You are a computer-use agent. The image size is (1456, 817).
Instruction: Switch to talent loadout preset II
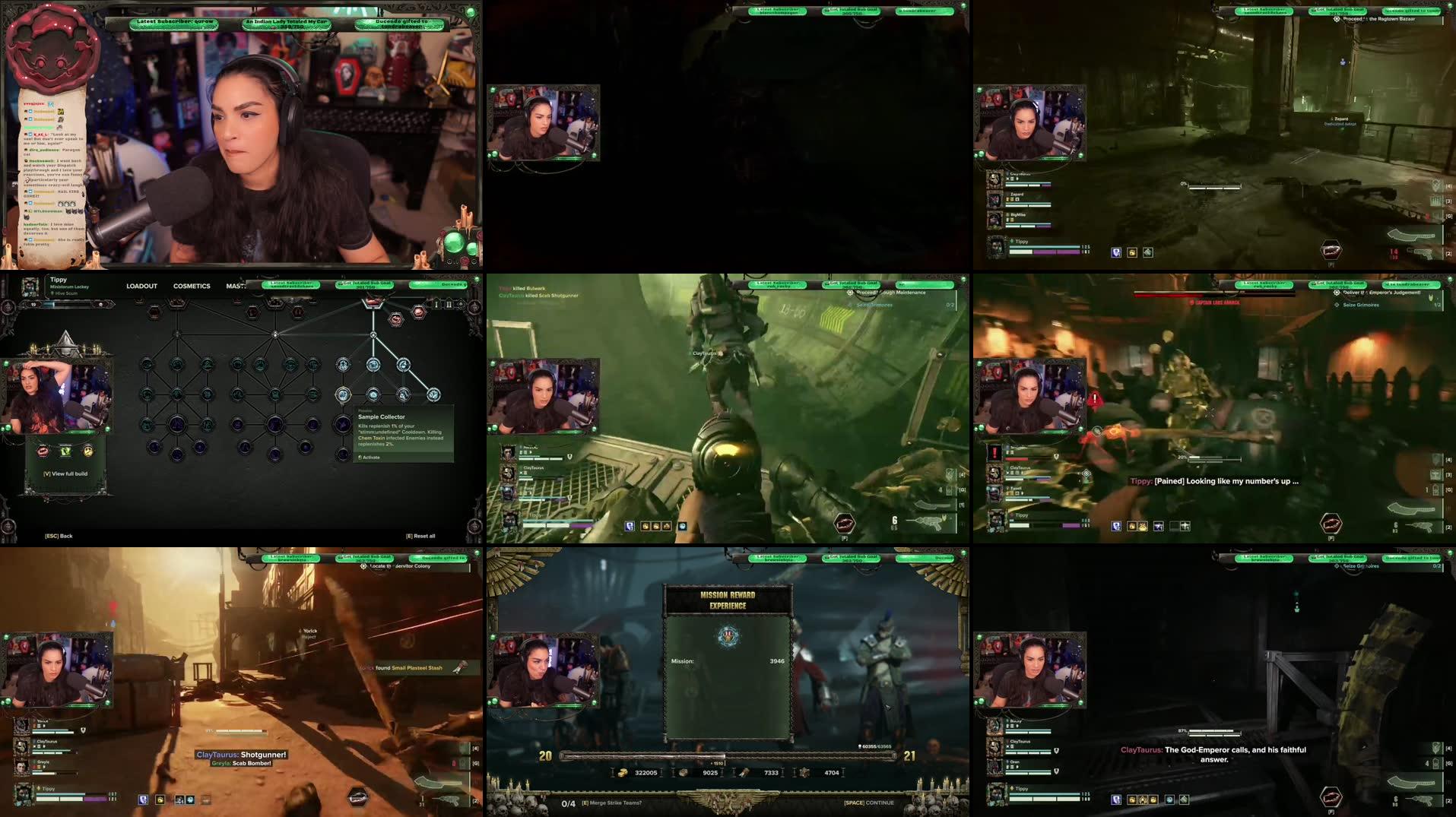click(x=450, y=305)
